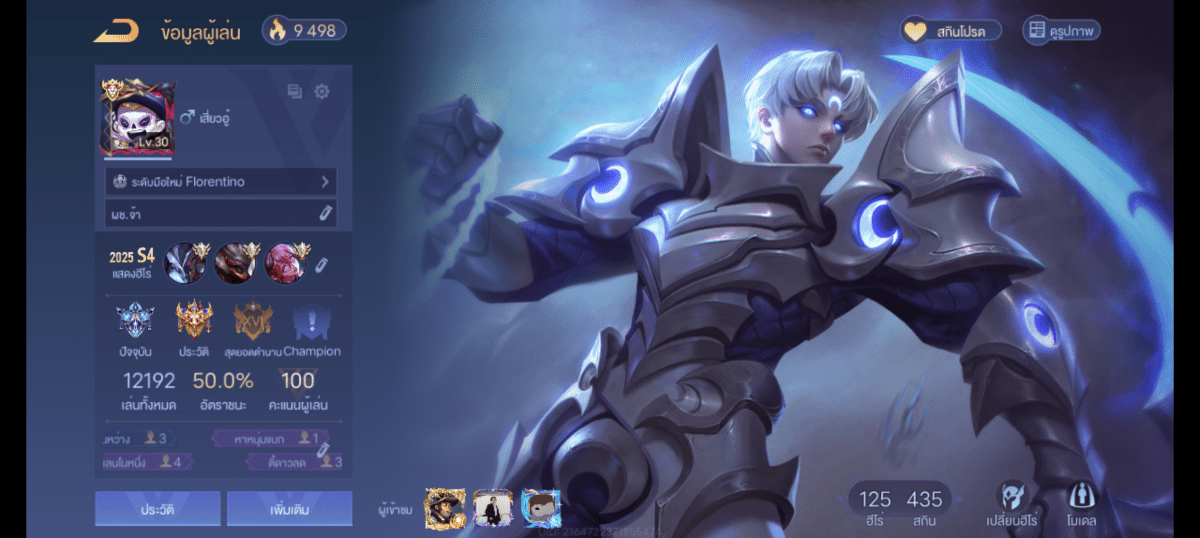
Task: Open the สกินโปรด favorite skin button
Action: [951, 31]
